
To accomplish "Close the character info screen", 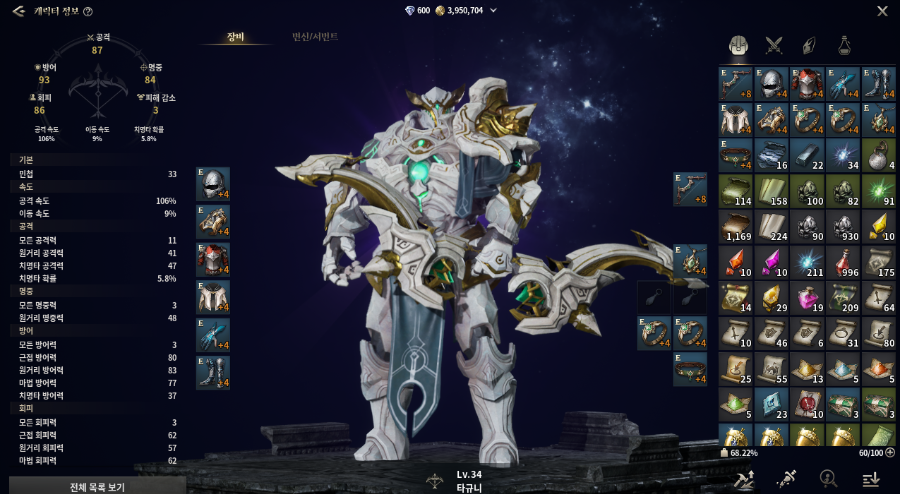I will (x=882, y=11).
